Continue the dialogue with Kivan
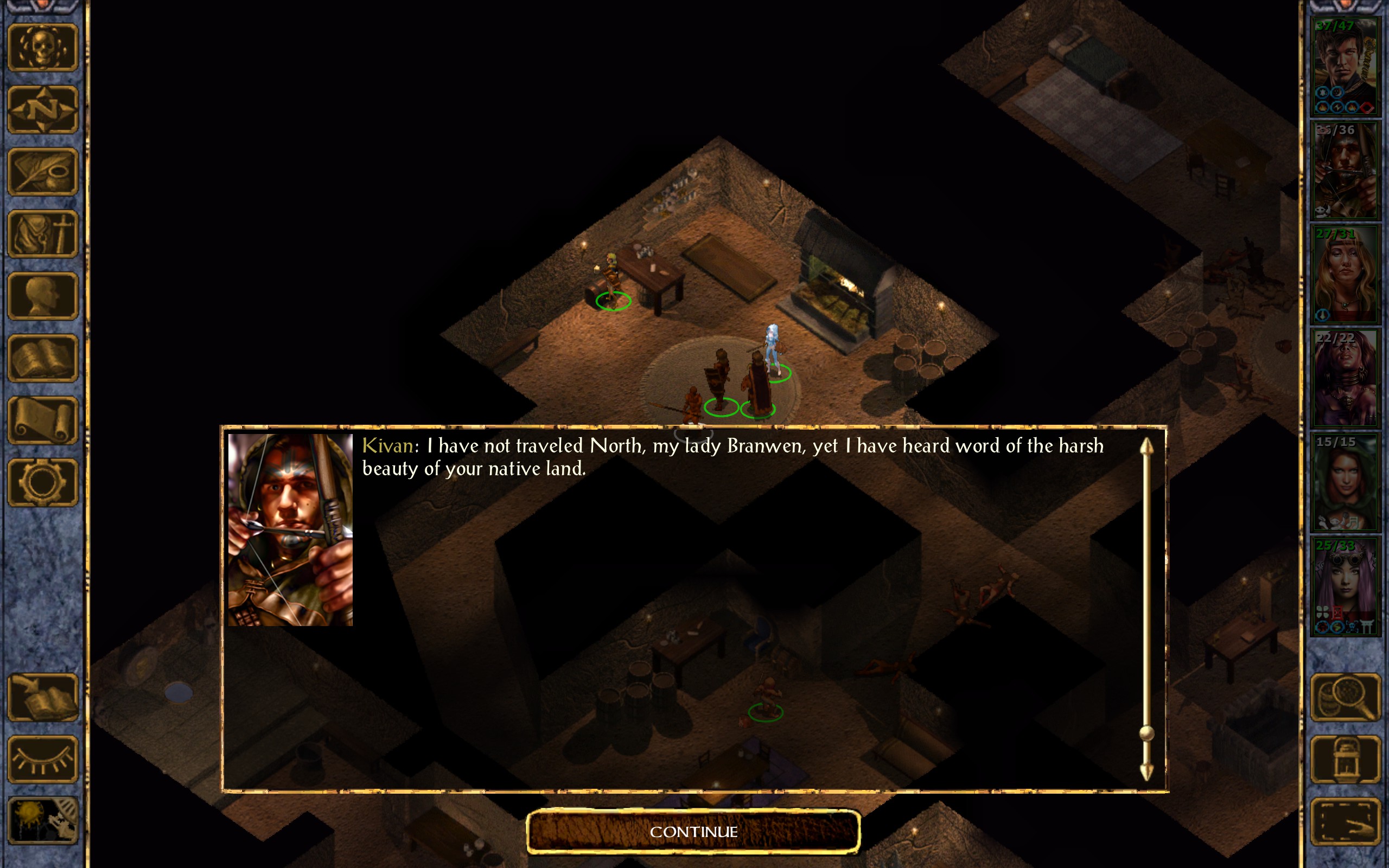The image size is (1389, 868). click(693, 831)
